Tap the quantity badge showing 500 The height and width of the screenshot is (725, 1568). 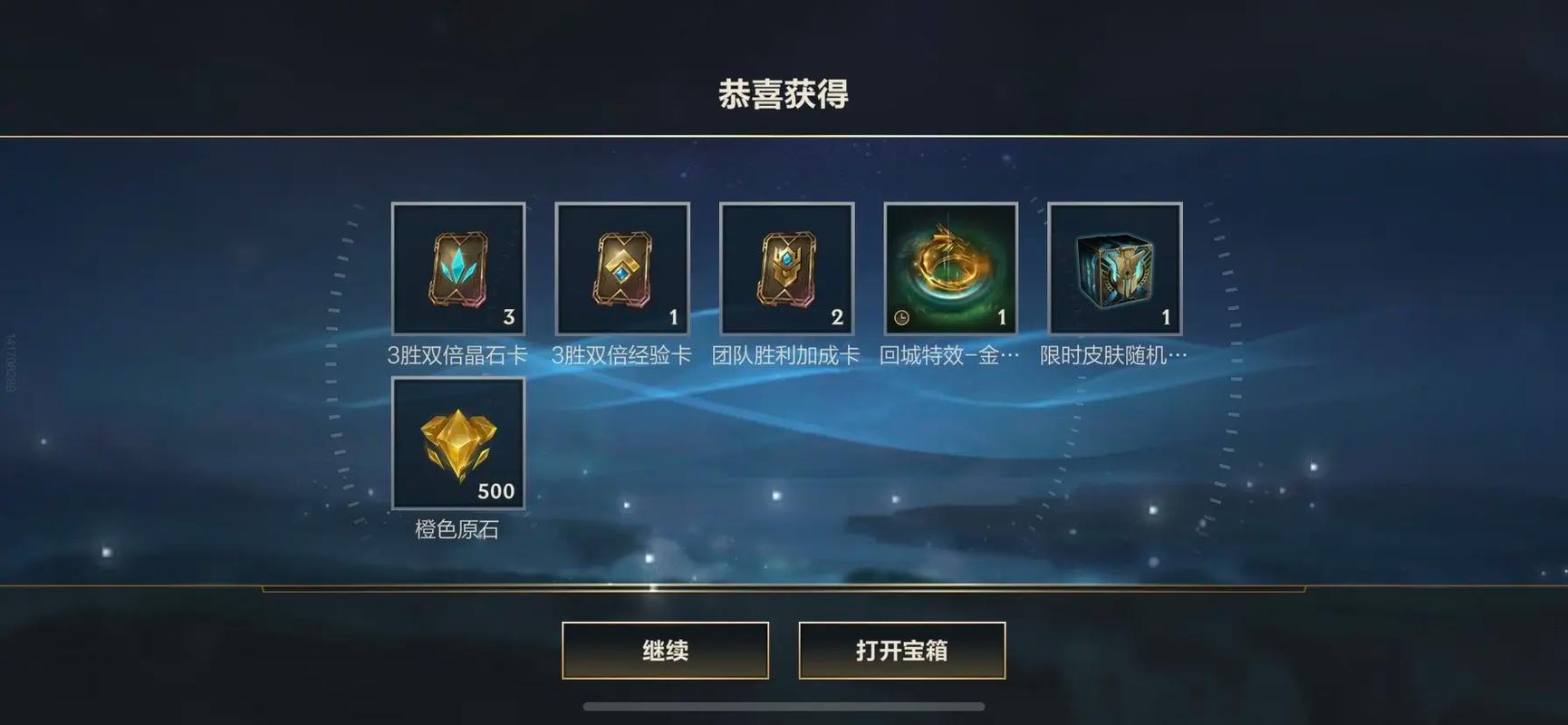click(496, 492)
